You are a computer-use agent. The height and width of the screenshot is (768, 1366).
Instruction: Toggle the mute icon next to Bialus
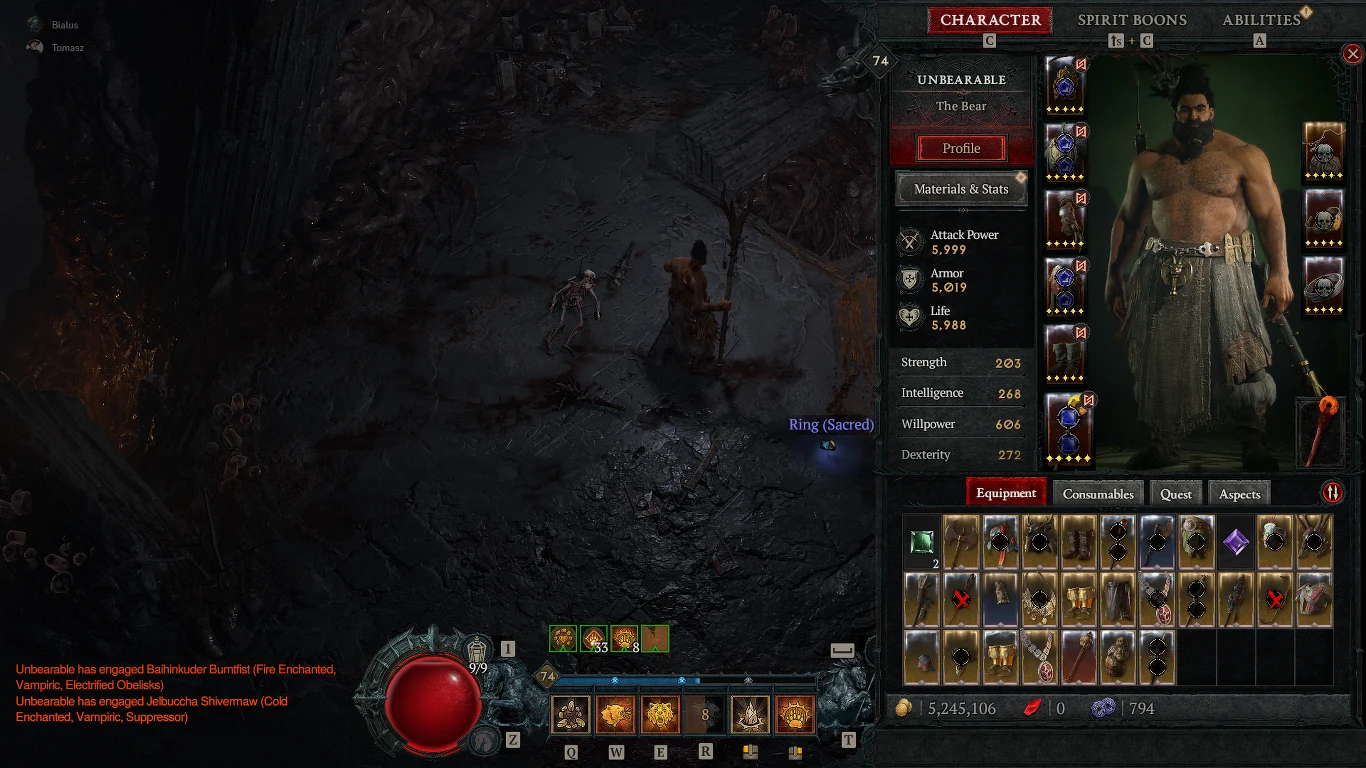point(37,24)
